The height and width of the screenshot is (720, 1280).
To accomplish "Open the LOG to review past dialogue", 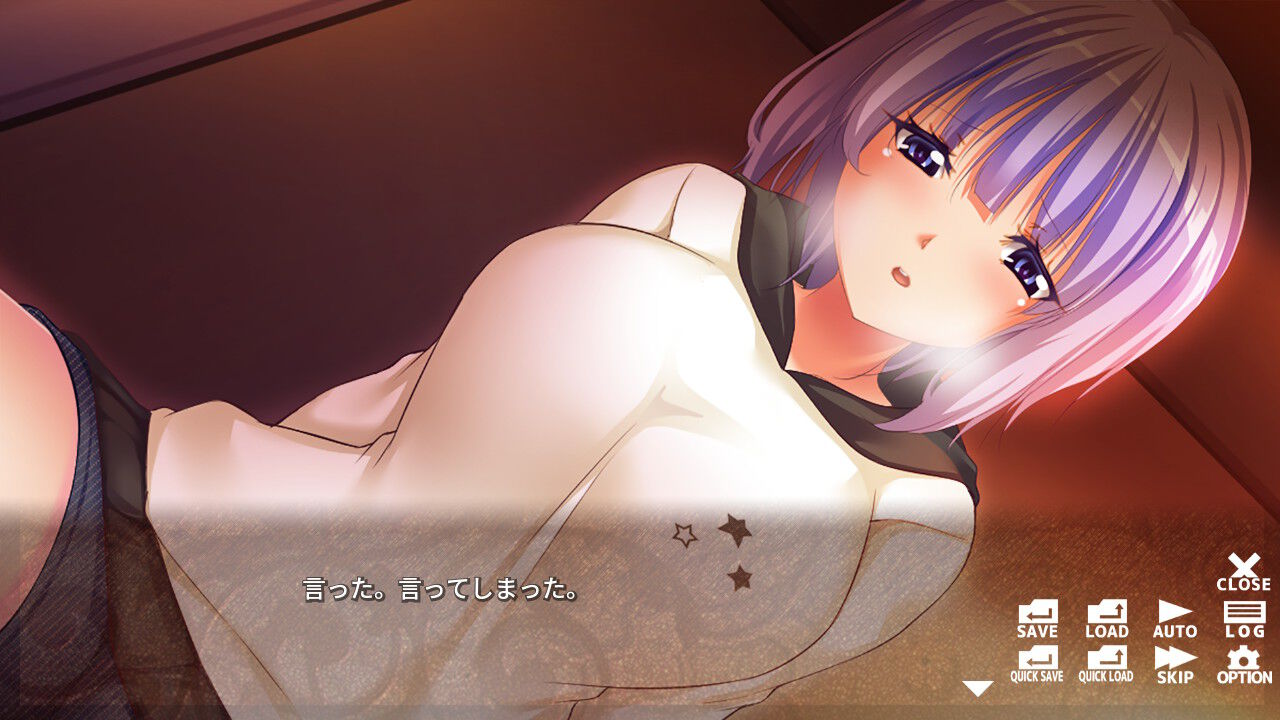I will click(x=1243, y=612).
